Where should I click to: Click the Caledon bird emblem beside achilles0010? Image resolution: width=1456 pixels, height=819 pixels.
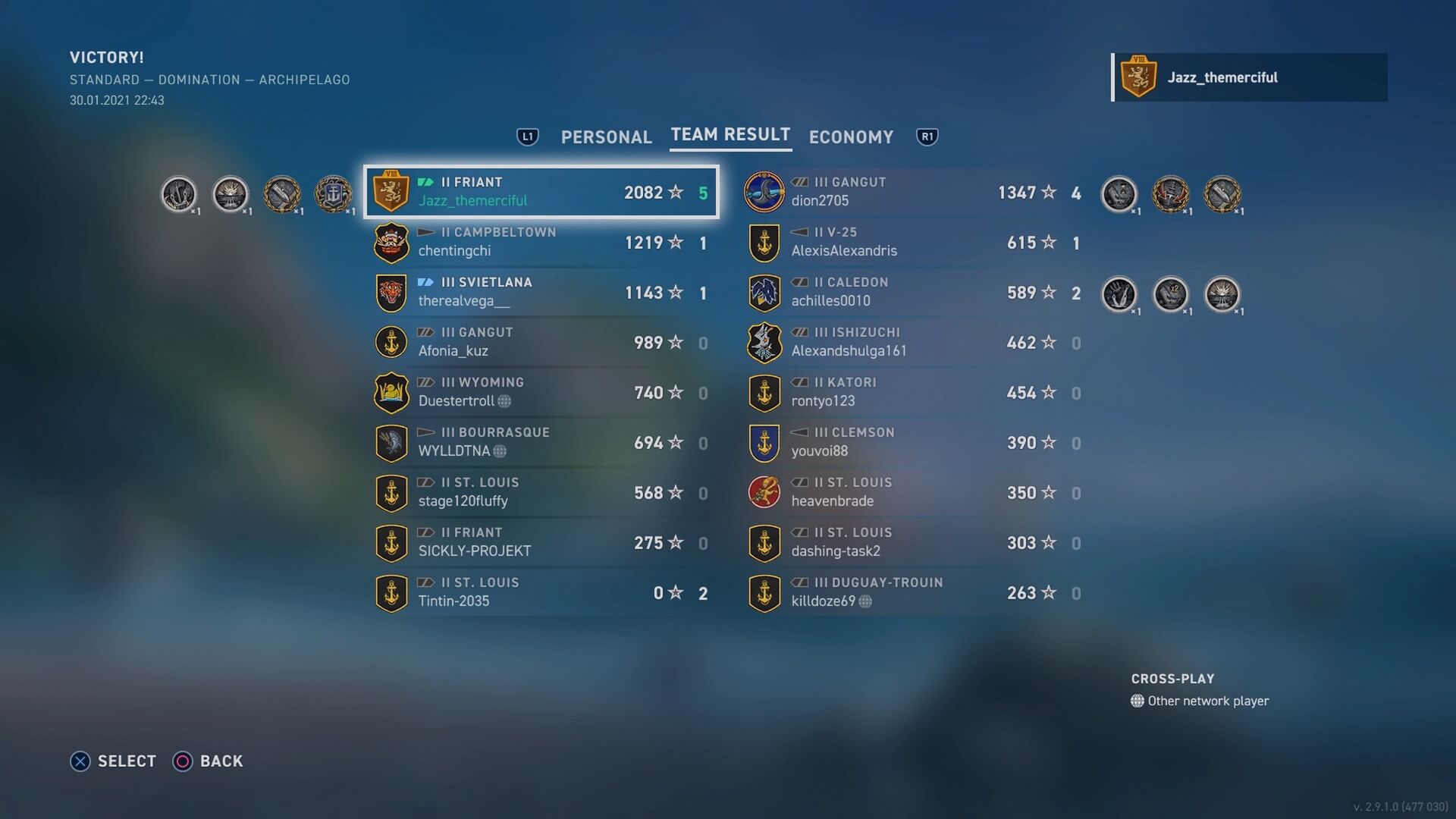click(764, 293)
